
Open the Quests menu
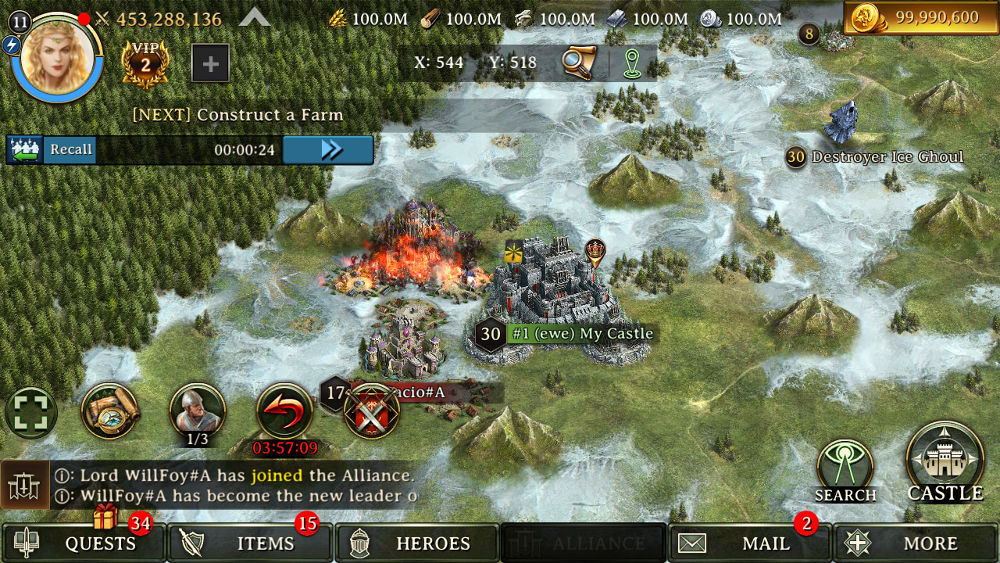[x=84, y=544]
